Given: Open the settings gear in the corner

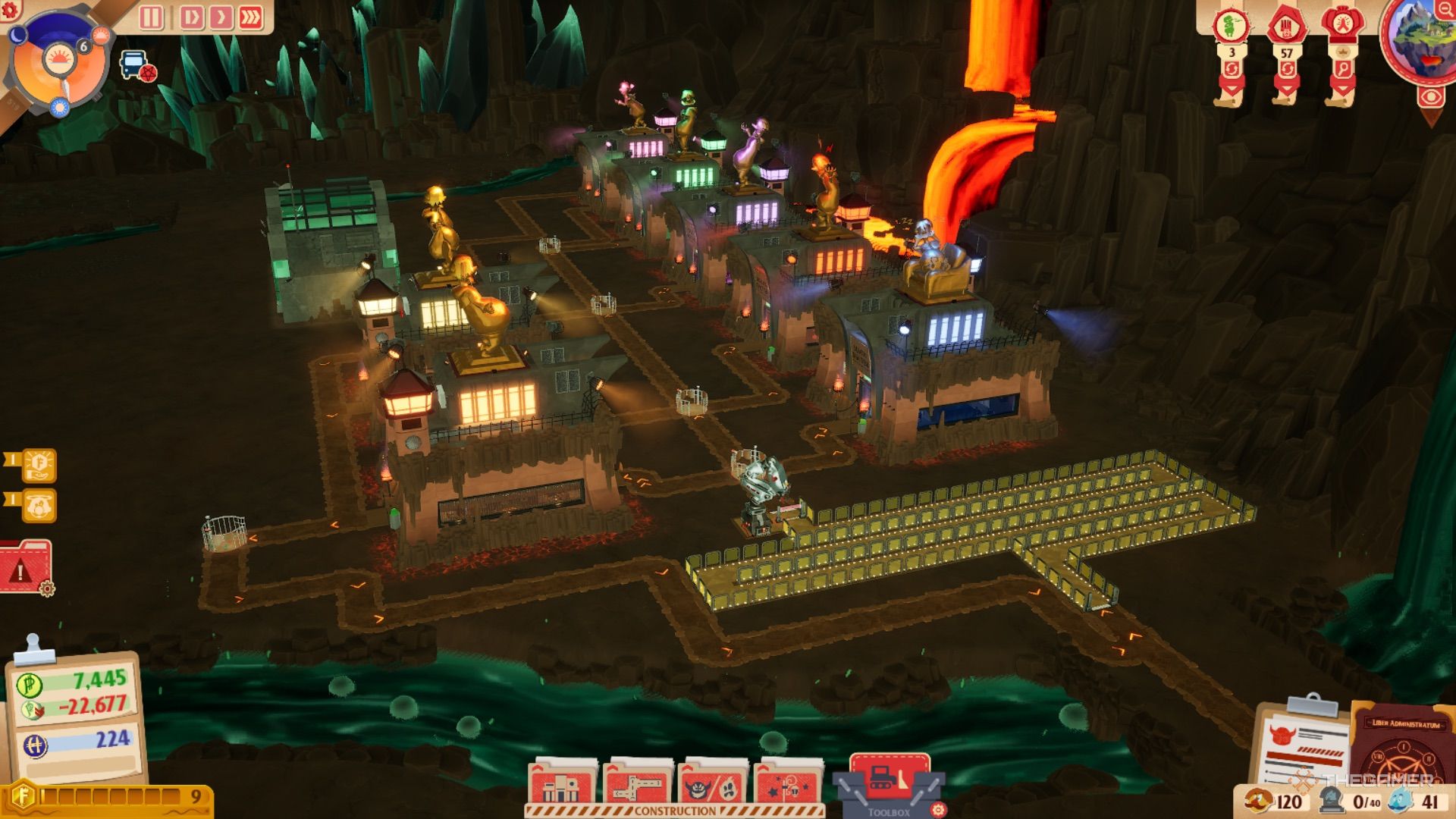Looking at the screenshot, I should tap(10, 9).
